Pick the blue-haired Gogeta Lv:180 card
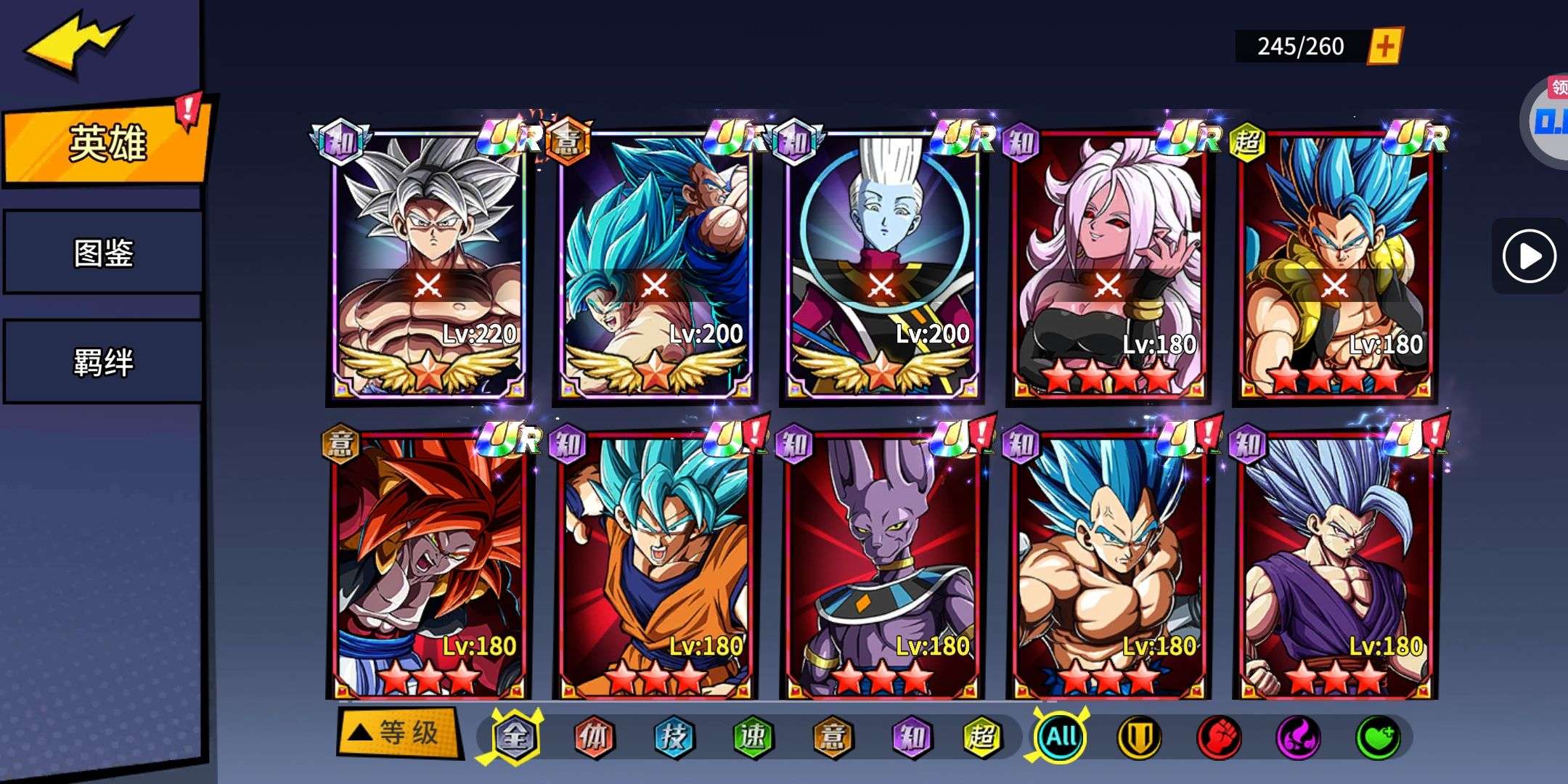The height and width of the screenshot is (784, 1568). click(1334, 265)
